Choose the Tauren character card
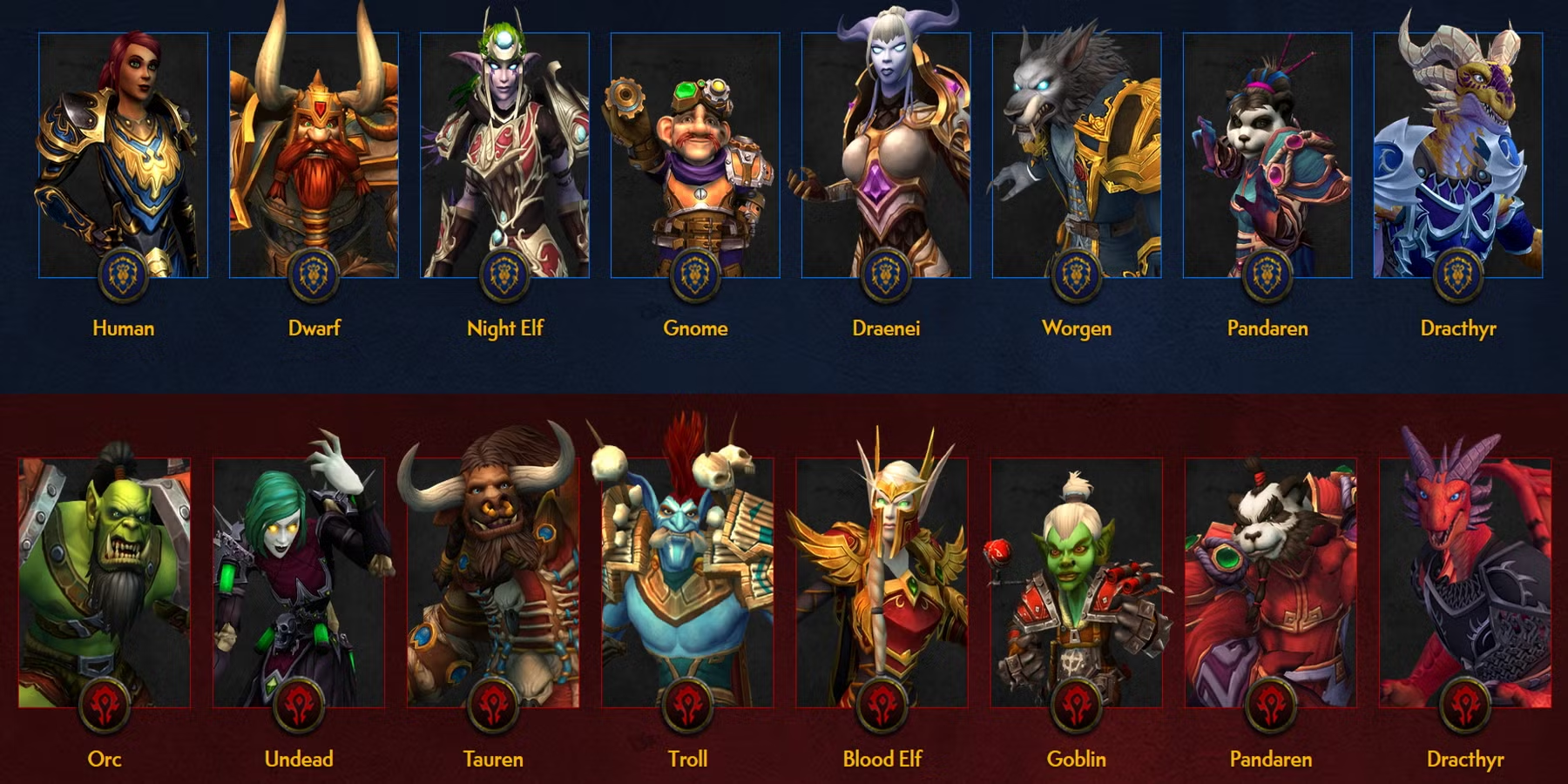The width and height of the screenshot is (1568, 784). coord(493,582)
